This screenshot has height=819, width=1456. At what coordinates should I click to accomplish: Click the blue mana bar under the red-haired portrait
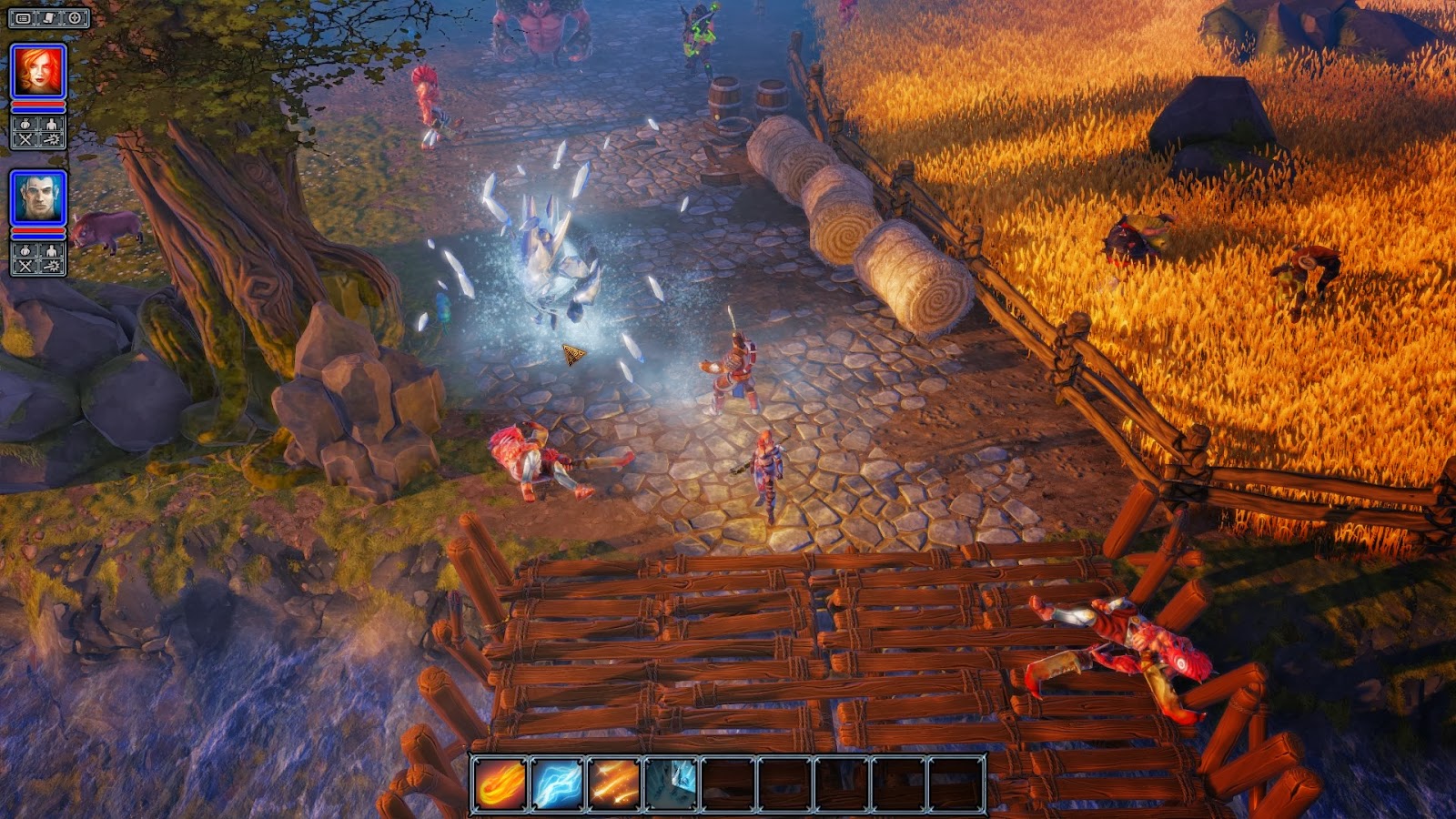pos(38,111)
